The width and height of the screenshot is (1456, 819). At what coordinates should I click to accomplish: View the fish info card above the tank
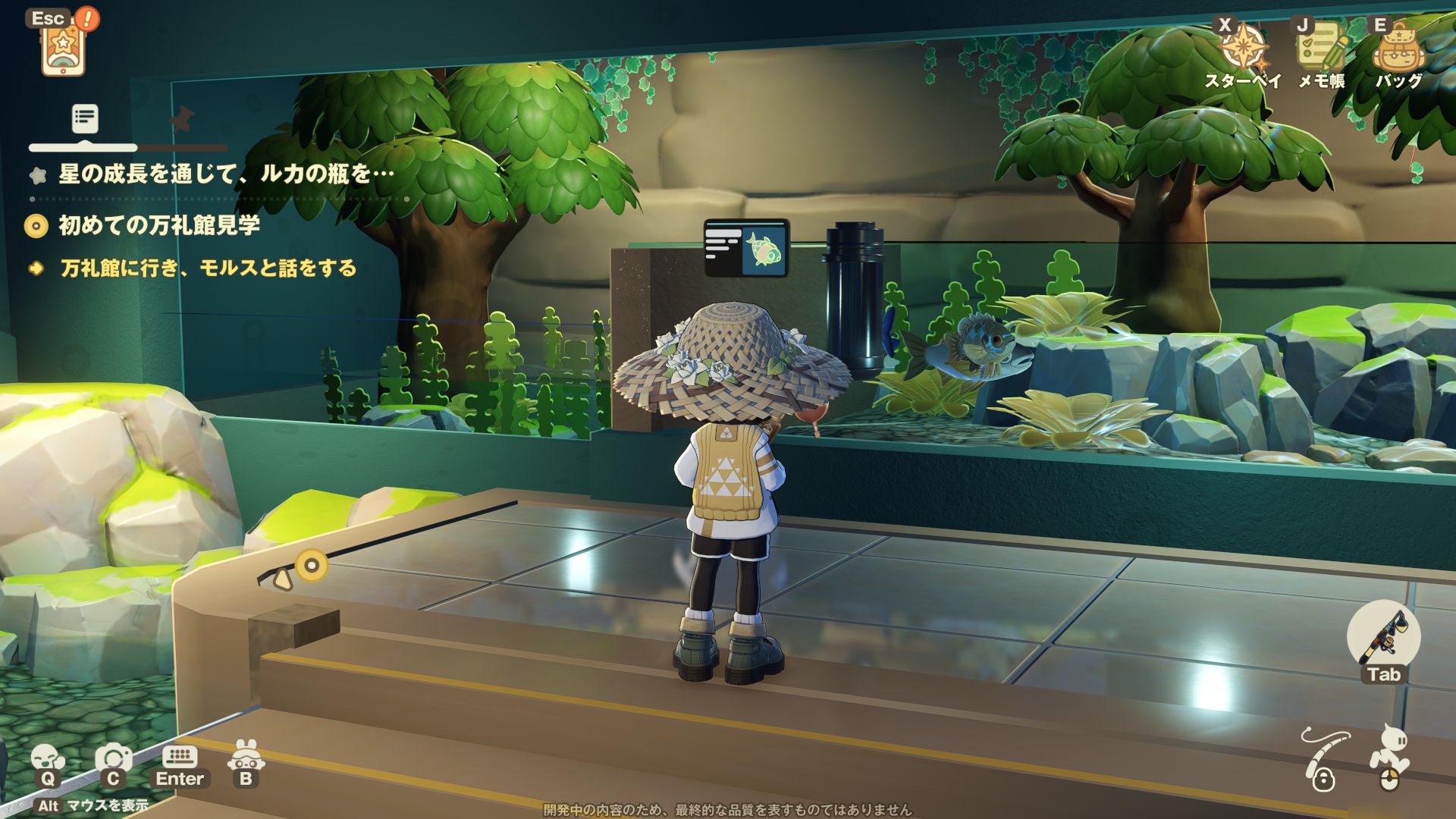747,248
